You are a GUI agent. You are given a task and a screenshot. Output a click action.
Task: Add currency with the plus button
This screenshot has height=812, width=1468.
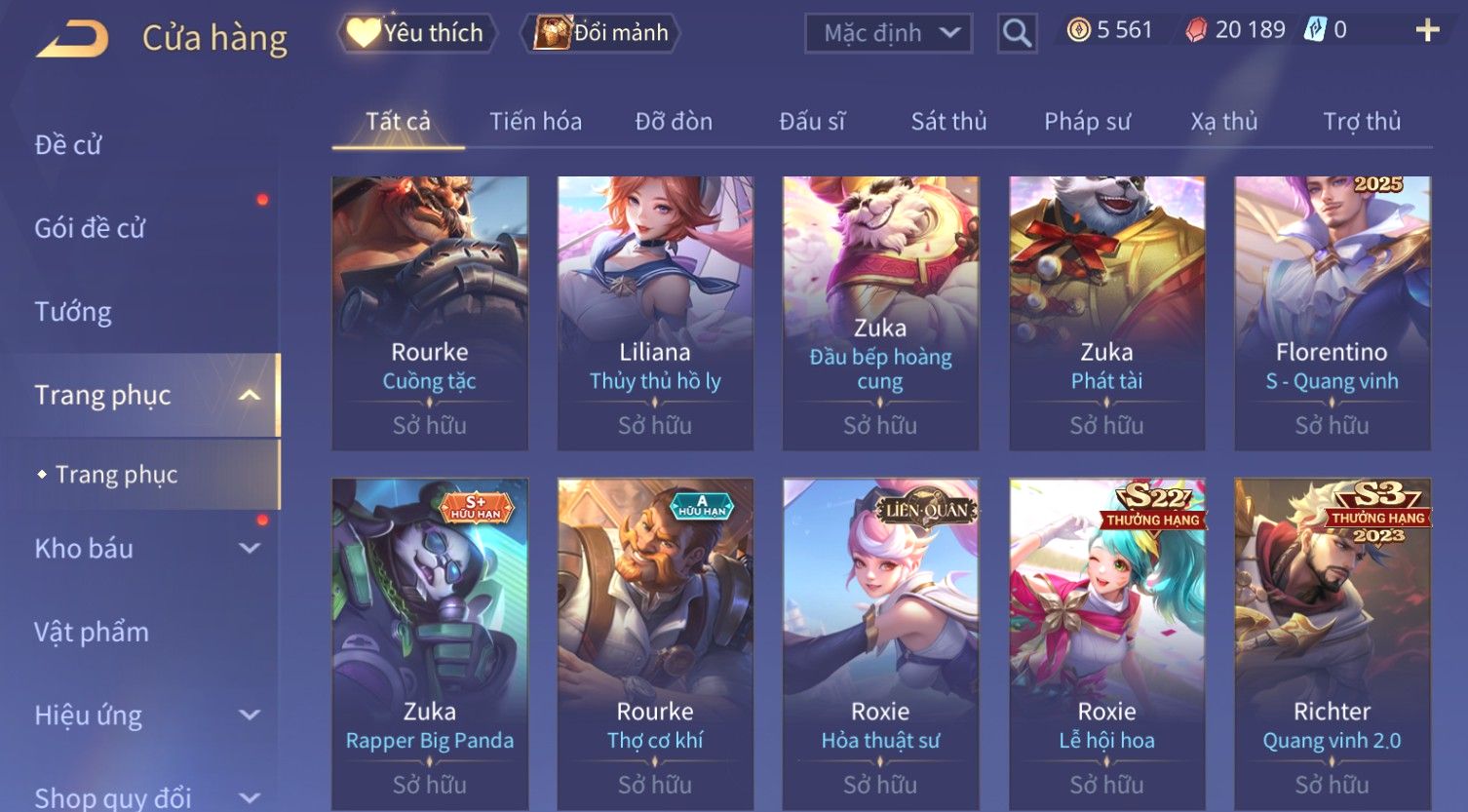coord(1427,31)
